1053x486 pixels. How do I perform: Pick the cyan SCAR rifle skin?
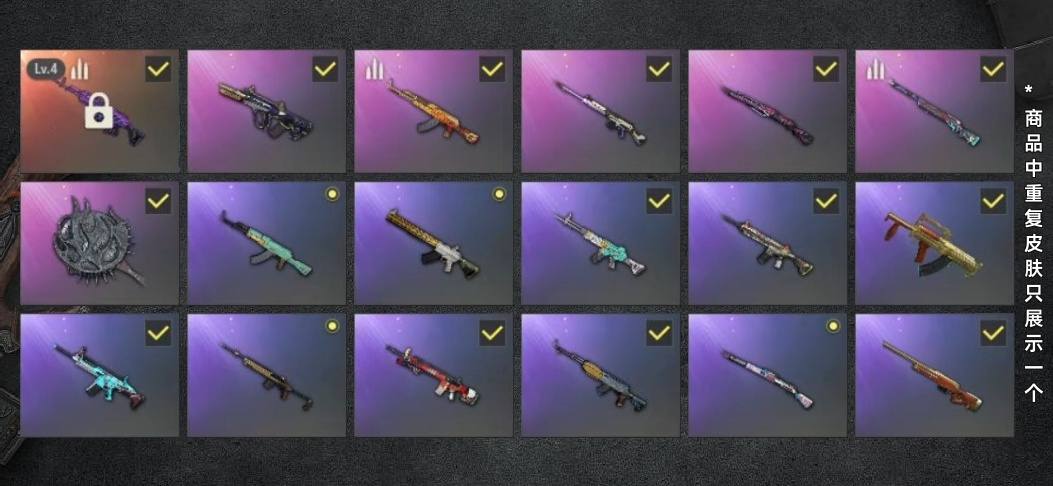(x=99, y=376)
